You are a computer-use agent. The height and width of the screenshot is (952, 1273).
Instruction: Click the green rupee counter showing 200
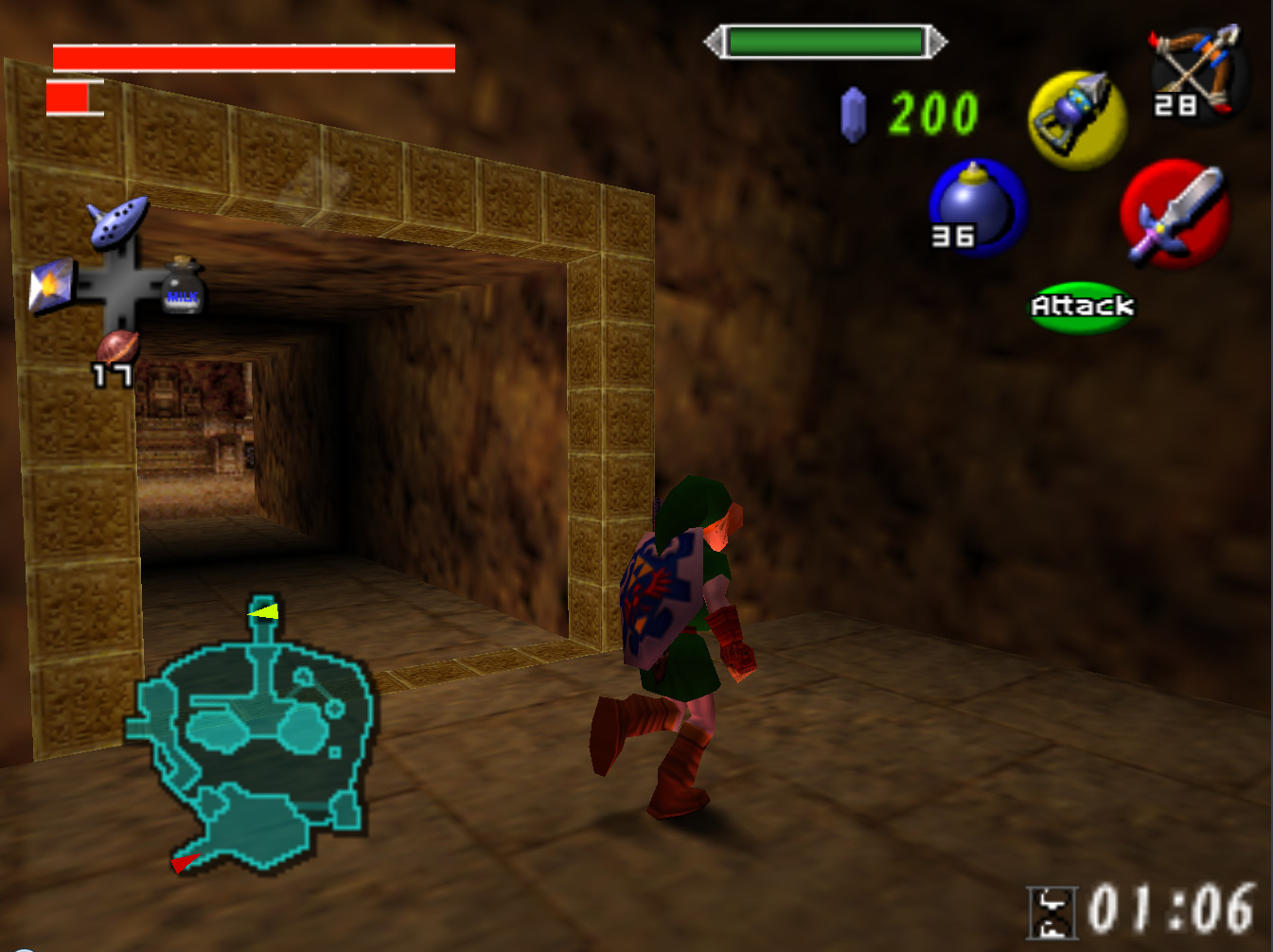point(932,114)
